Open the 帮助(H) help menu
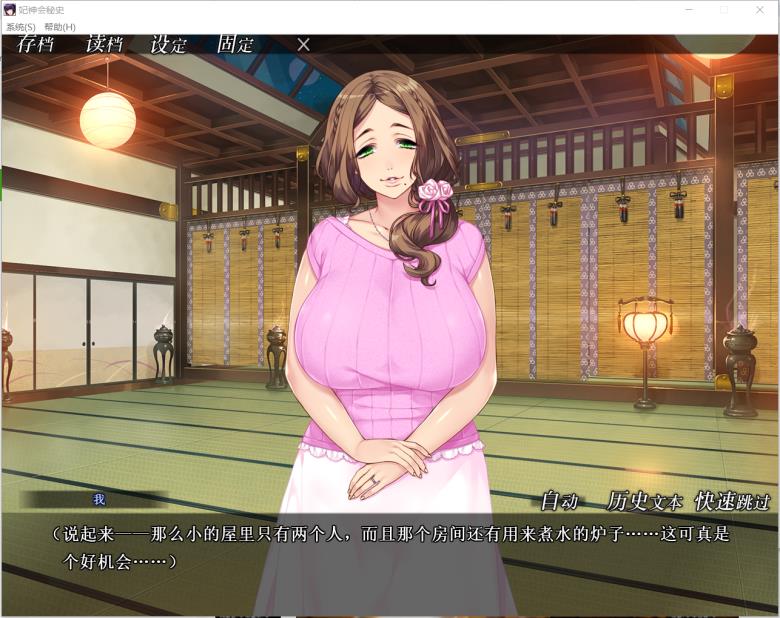The width and height of the screenshot is (780, 618). [x=60, y=27]
